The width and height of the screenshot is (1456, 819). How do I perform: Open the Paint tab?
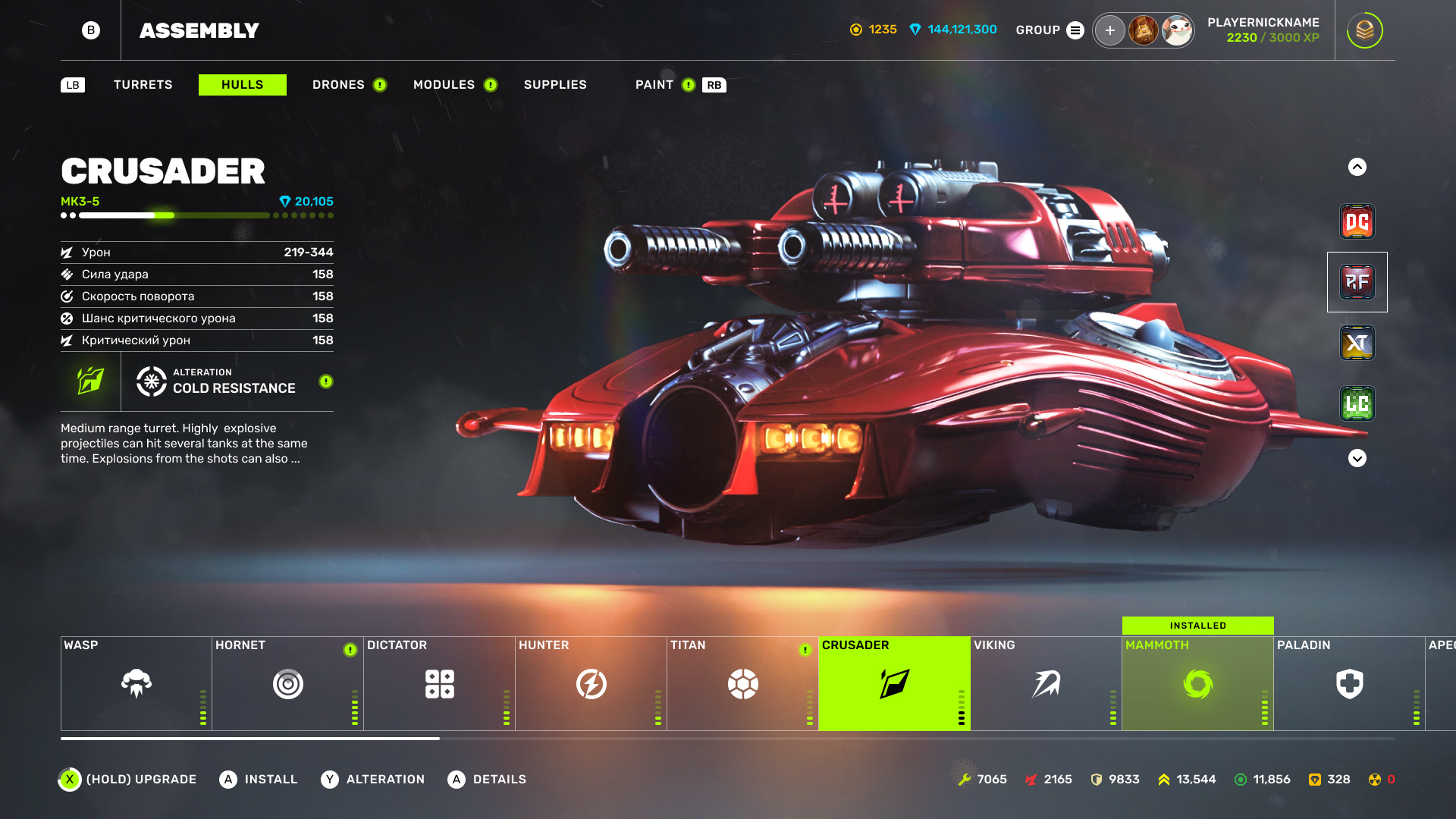click(x=654, y=85)
